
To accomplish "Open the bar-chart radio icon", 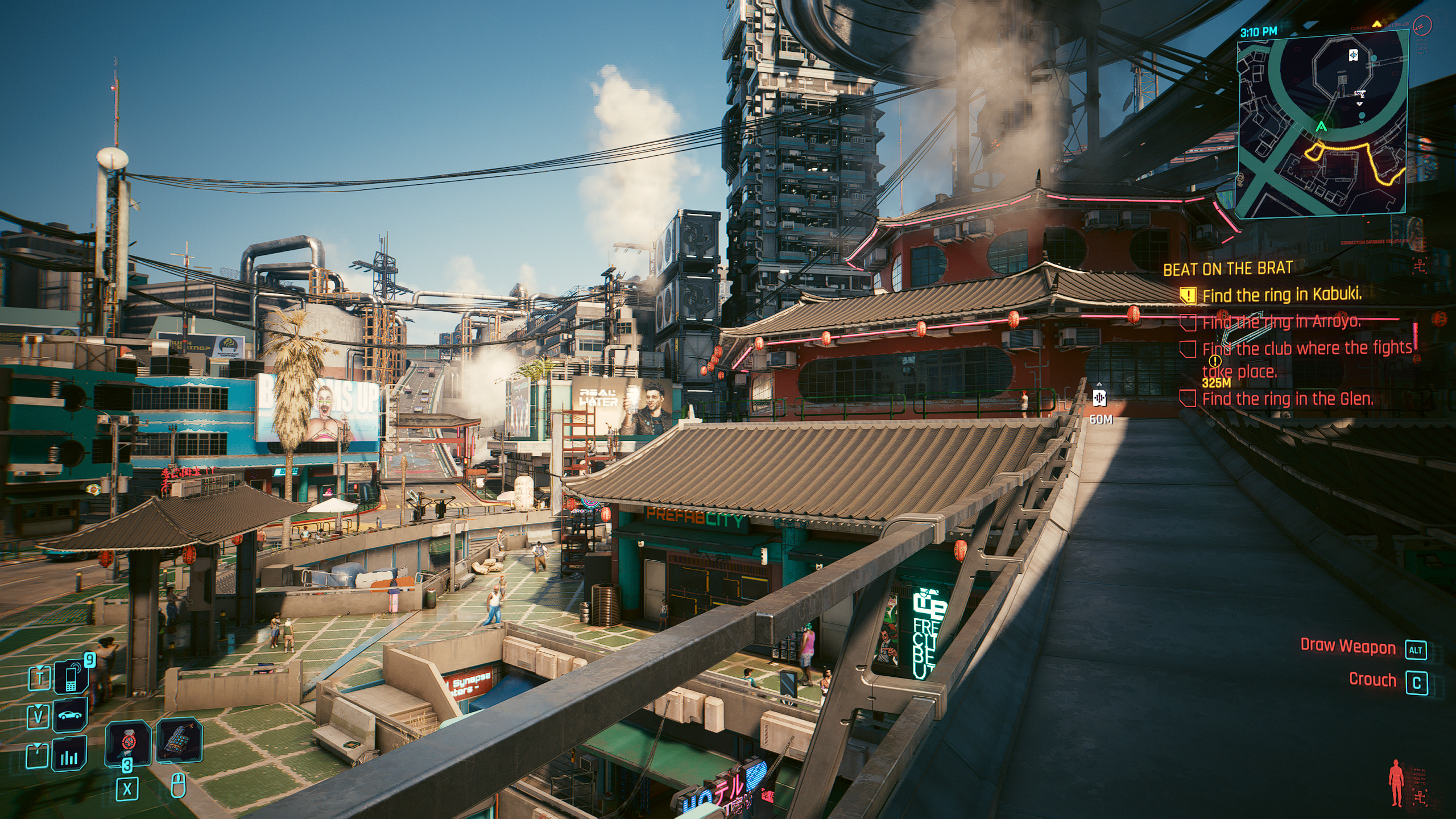I will point(69,756).
